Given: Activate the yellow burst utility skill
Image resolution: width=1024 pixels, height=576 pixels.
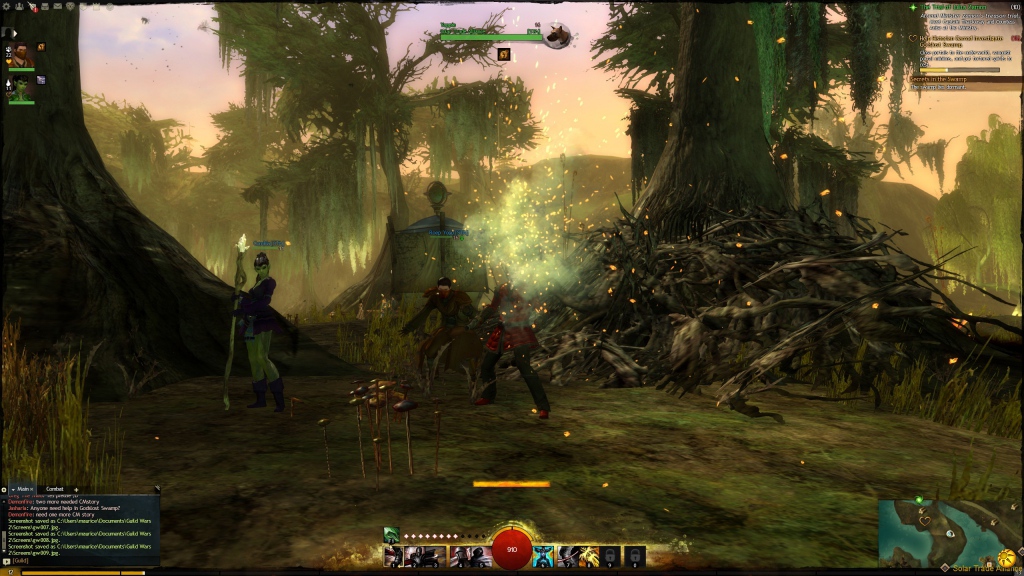Looking at the screenshot, I should point(589,556).
